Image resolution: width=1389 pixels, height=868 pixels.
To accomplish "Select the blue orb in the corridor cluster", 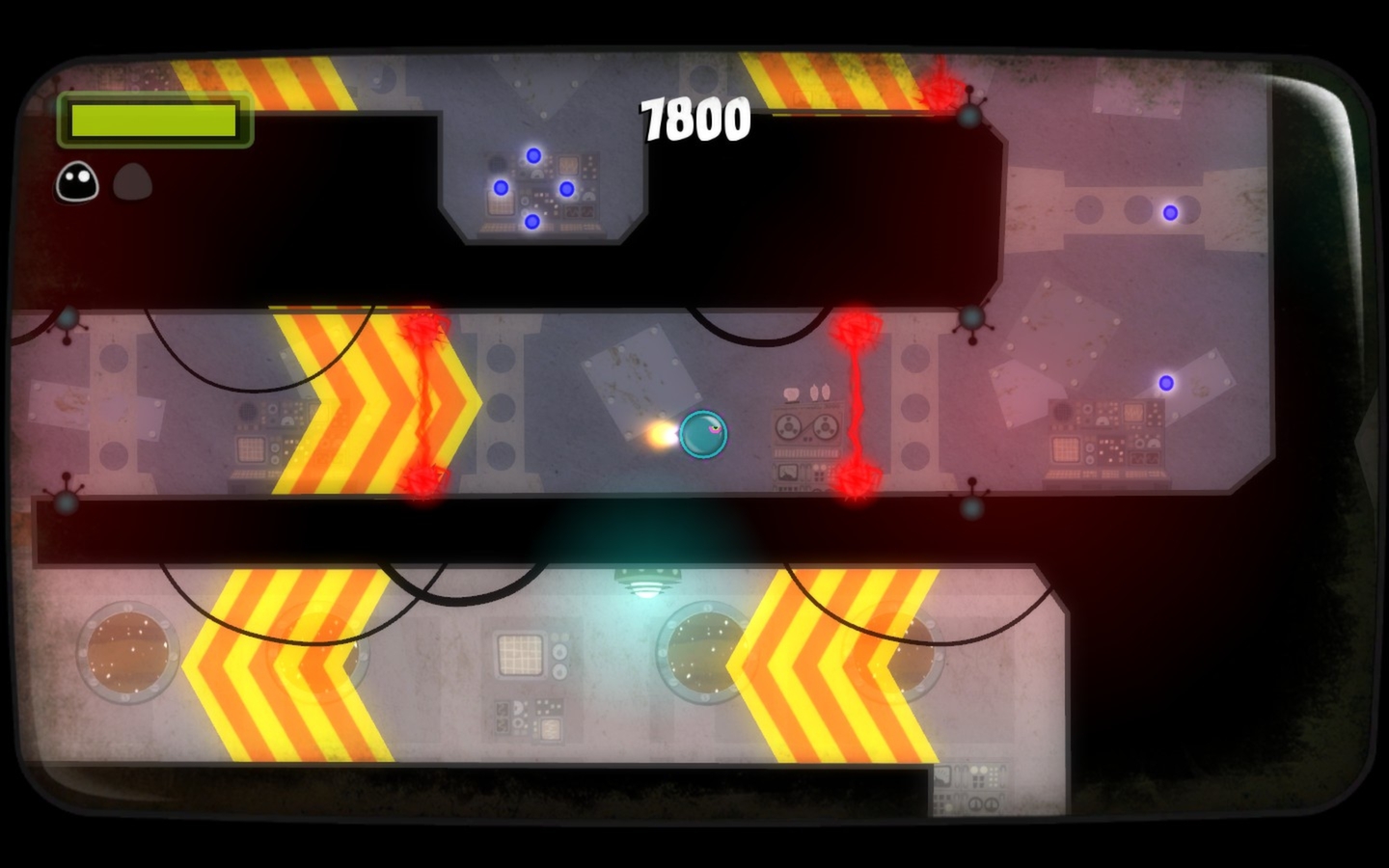I will [532, 155].
